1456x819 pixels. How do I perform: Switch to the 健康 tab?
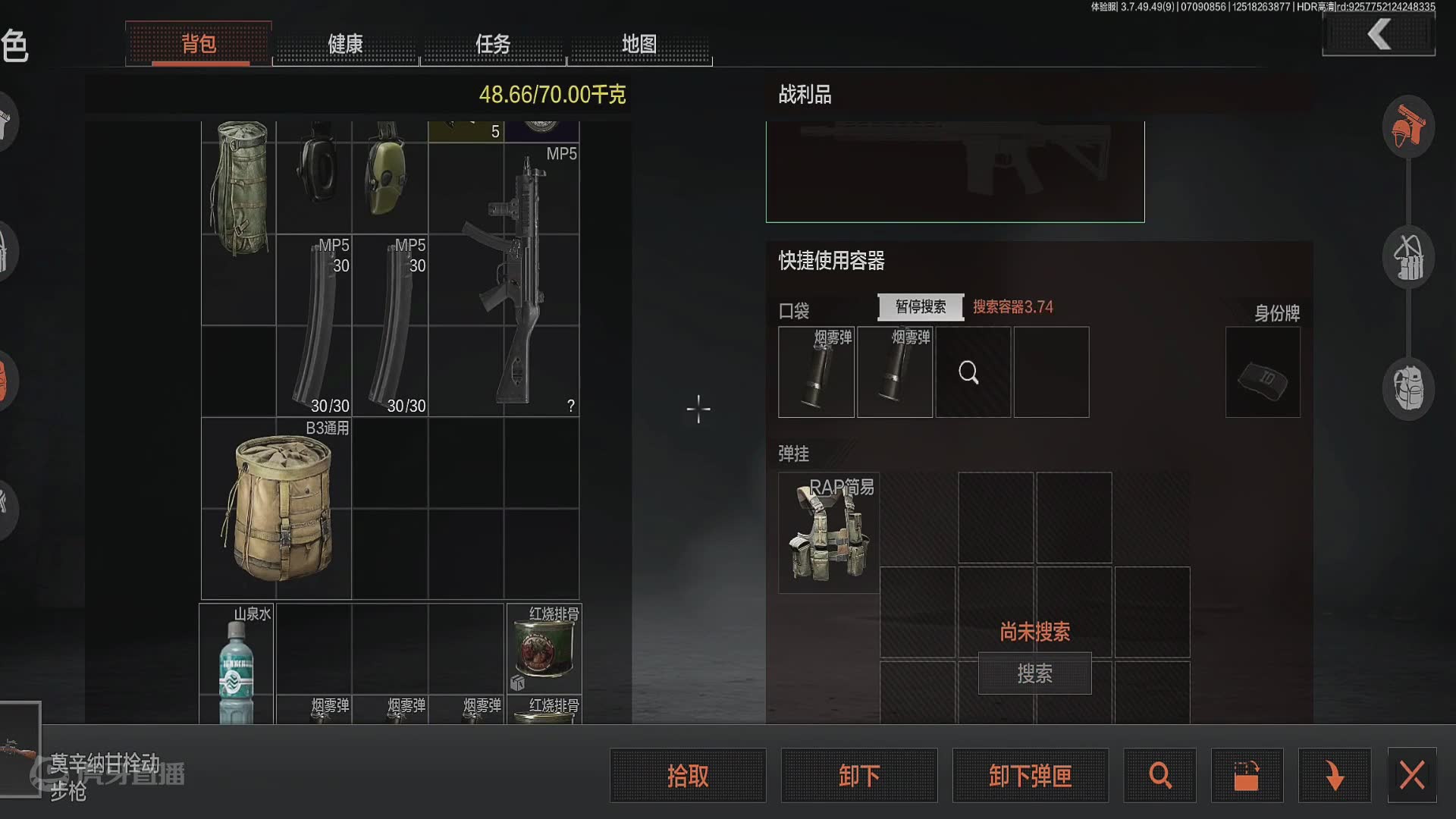[x=345, y=45]
